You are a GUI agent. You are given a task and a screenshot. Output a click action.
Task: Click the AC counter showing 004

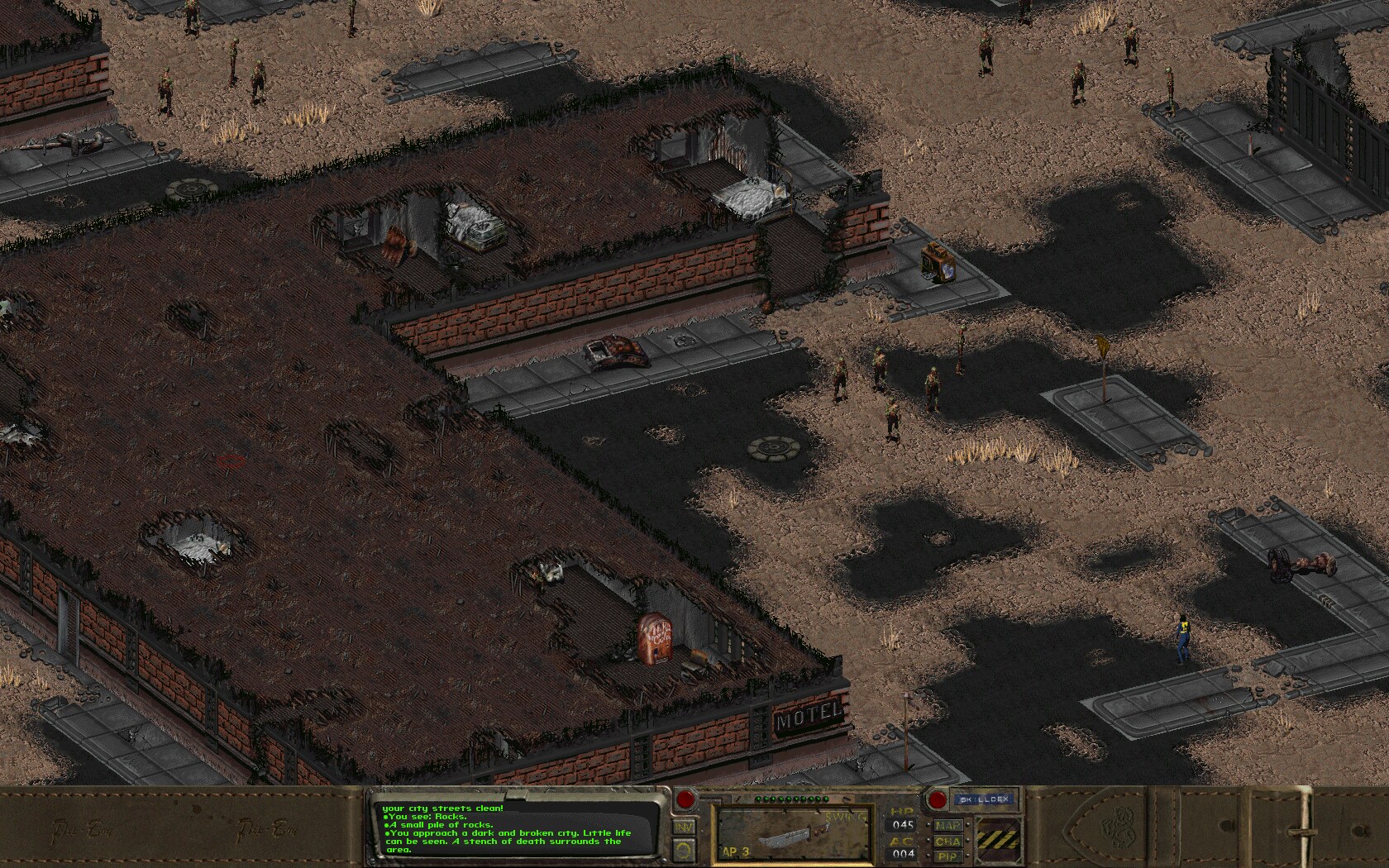pyautogui.click(x=902, y=854)
